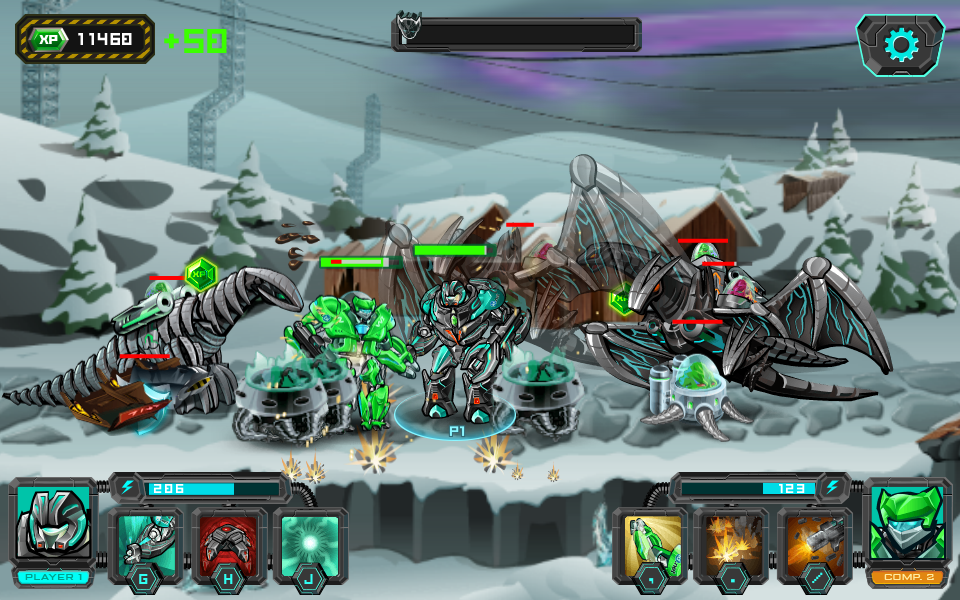The image size is (960, 600).
Task: Use the fiery explosion ability
Action: (x=731, y=544)
